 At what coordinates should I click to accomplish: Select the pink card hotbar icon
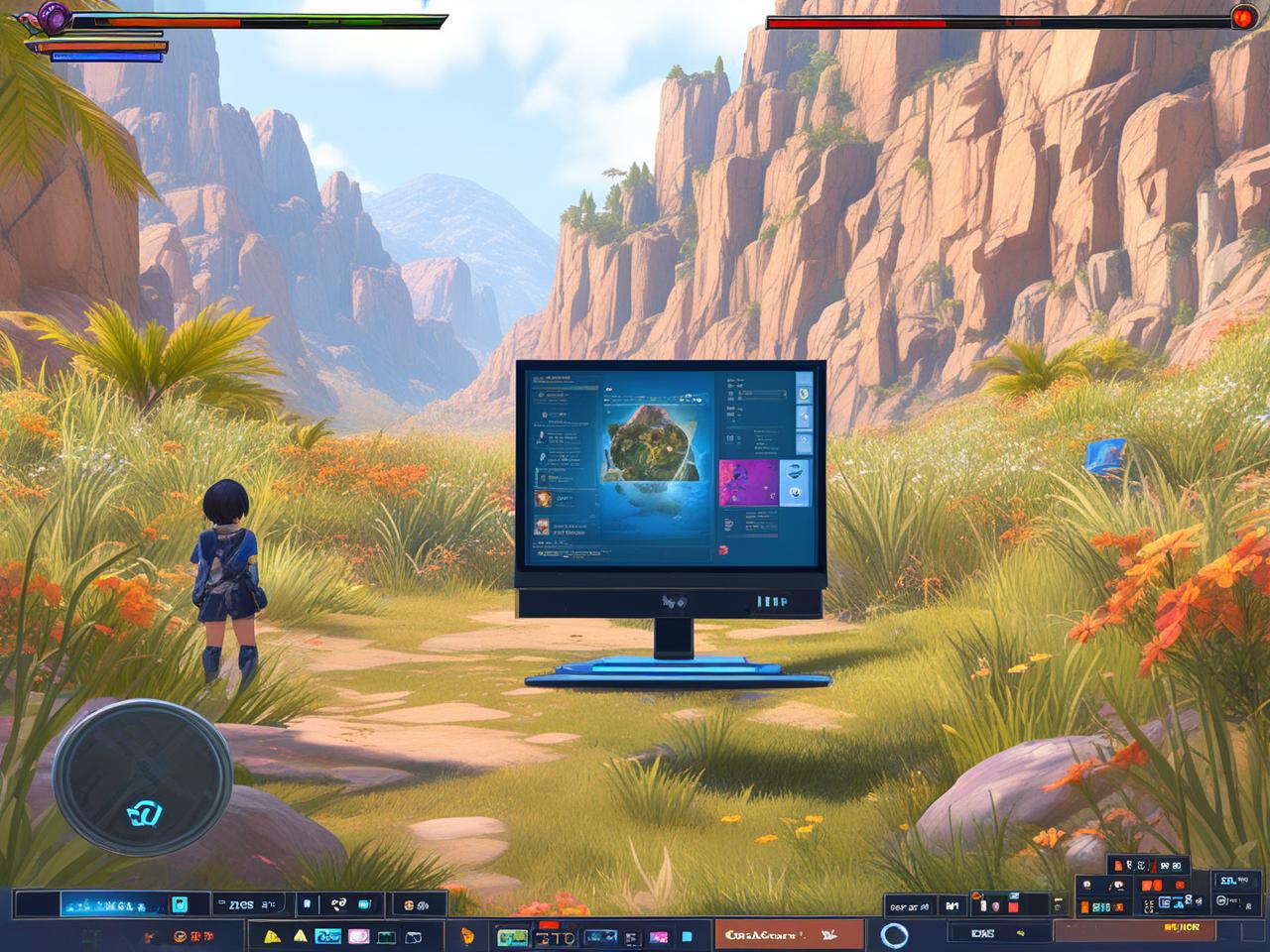pos(358,936)
